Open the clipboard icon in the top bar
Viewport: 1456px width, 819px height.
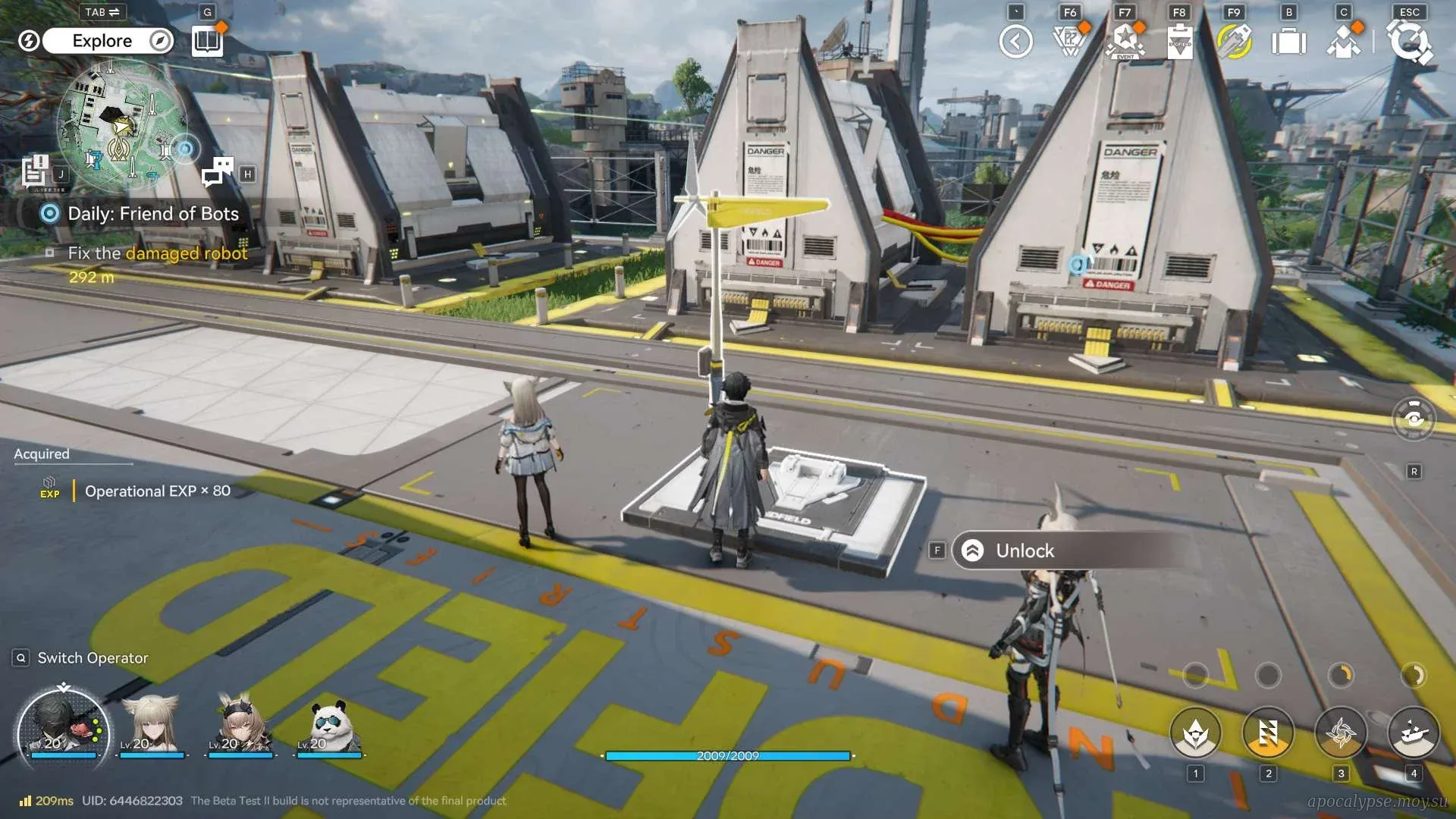click(x=1180, y=42)
